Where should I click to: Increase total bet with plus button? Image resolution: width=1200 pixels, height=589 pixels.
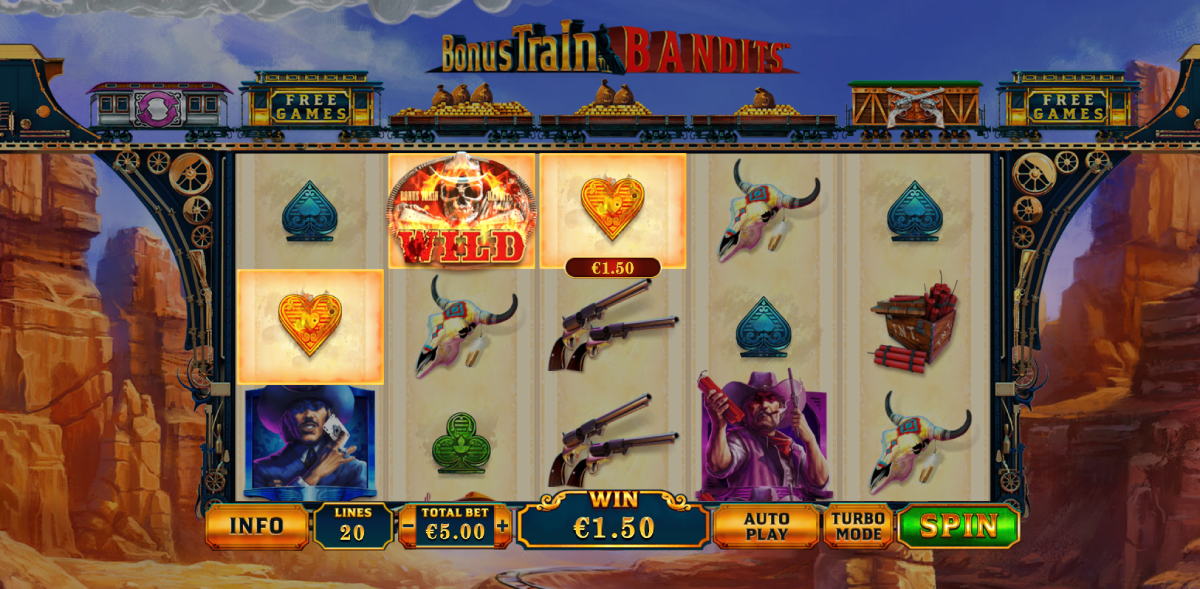(502, 526)
